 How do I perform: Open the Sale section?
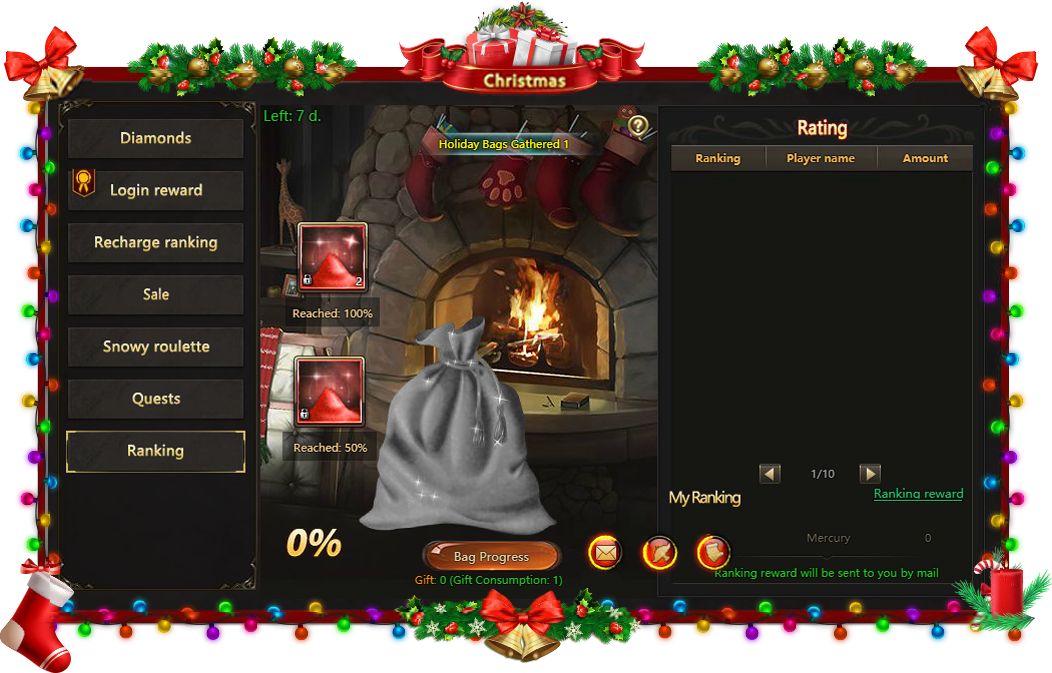coord(155,294)
